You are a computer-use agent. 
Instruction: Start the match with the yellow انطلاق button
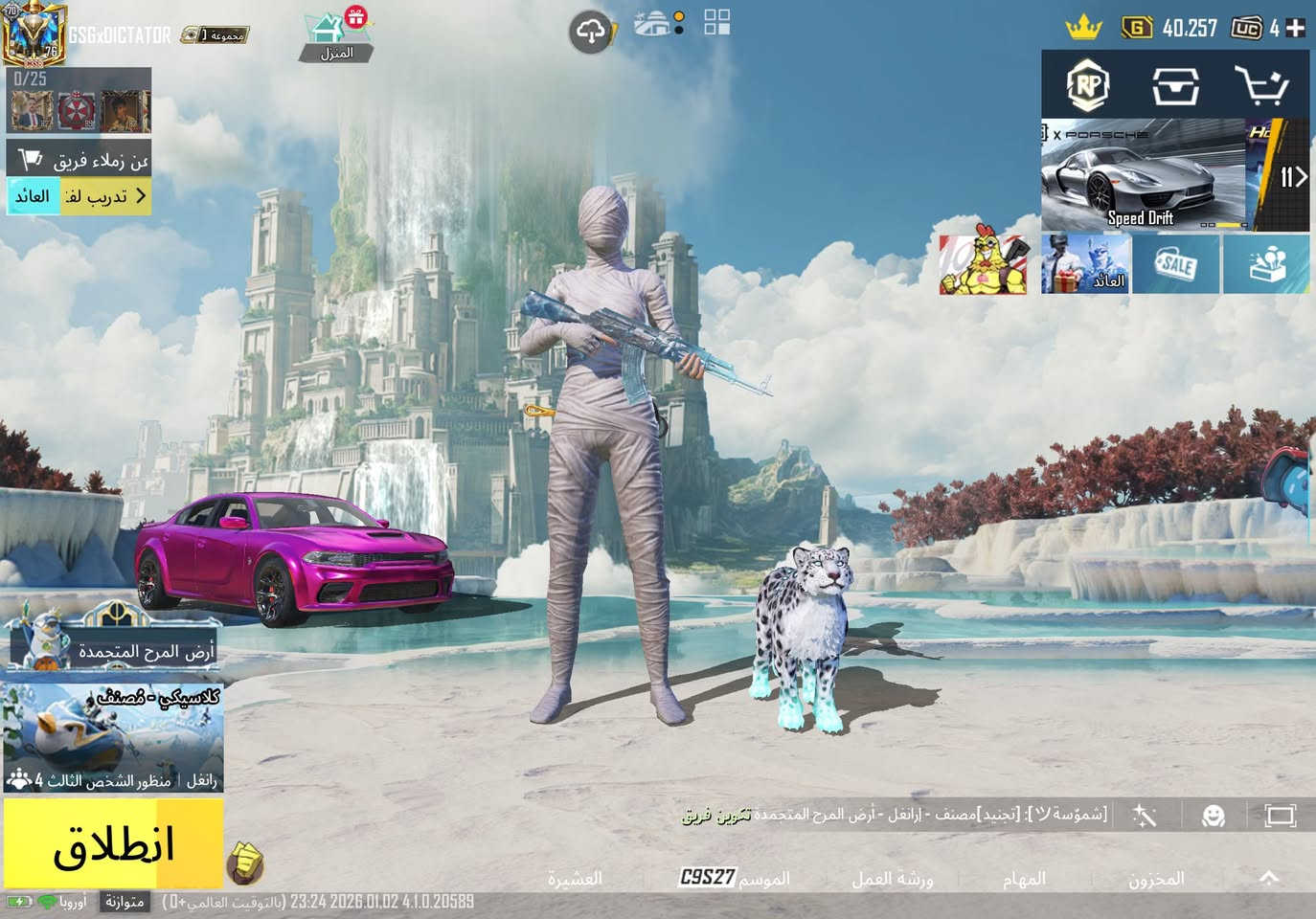[113, 843]
